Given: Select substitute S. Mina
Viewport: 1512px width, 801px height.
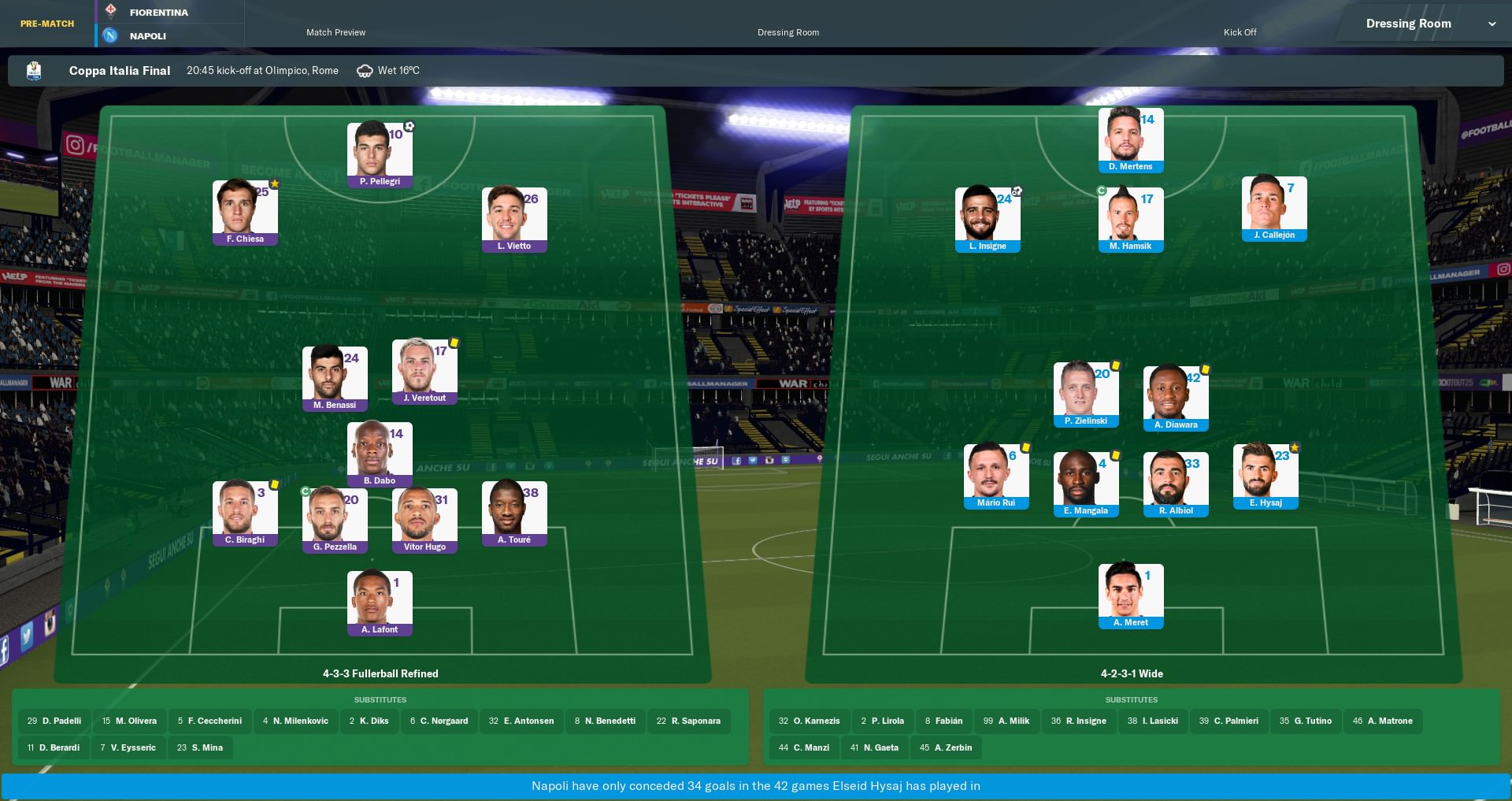Looking at the screenshot, I should pos(200,747).
